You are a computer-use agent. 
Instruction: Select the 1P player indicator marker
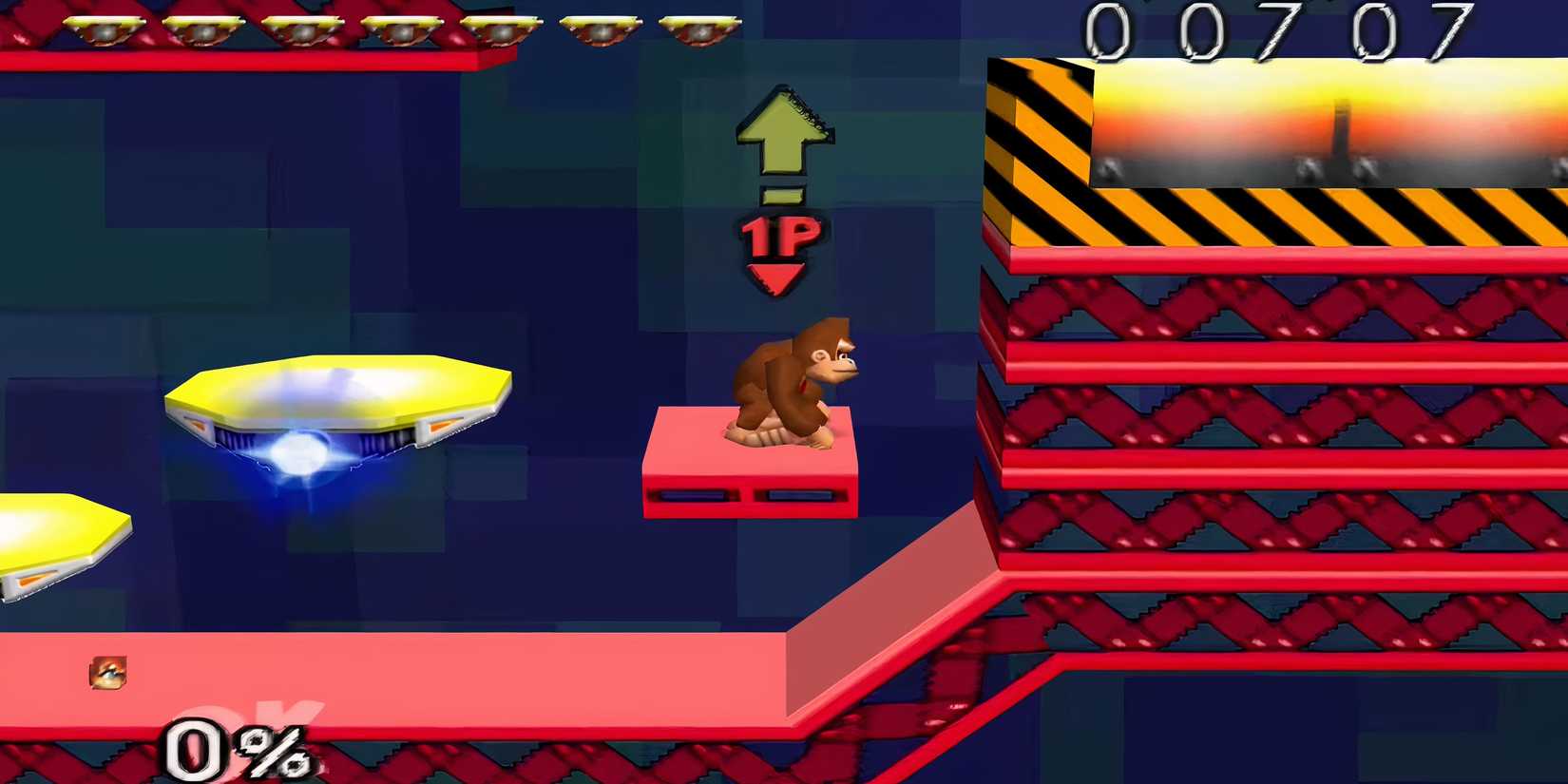tap(779, 238)
